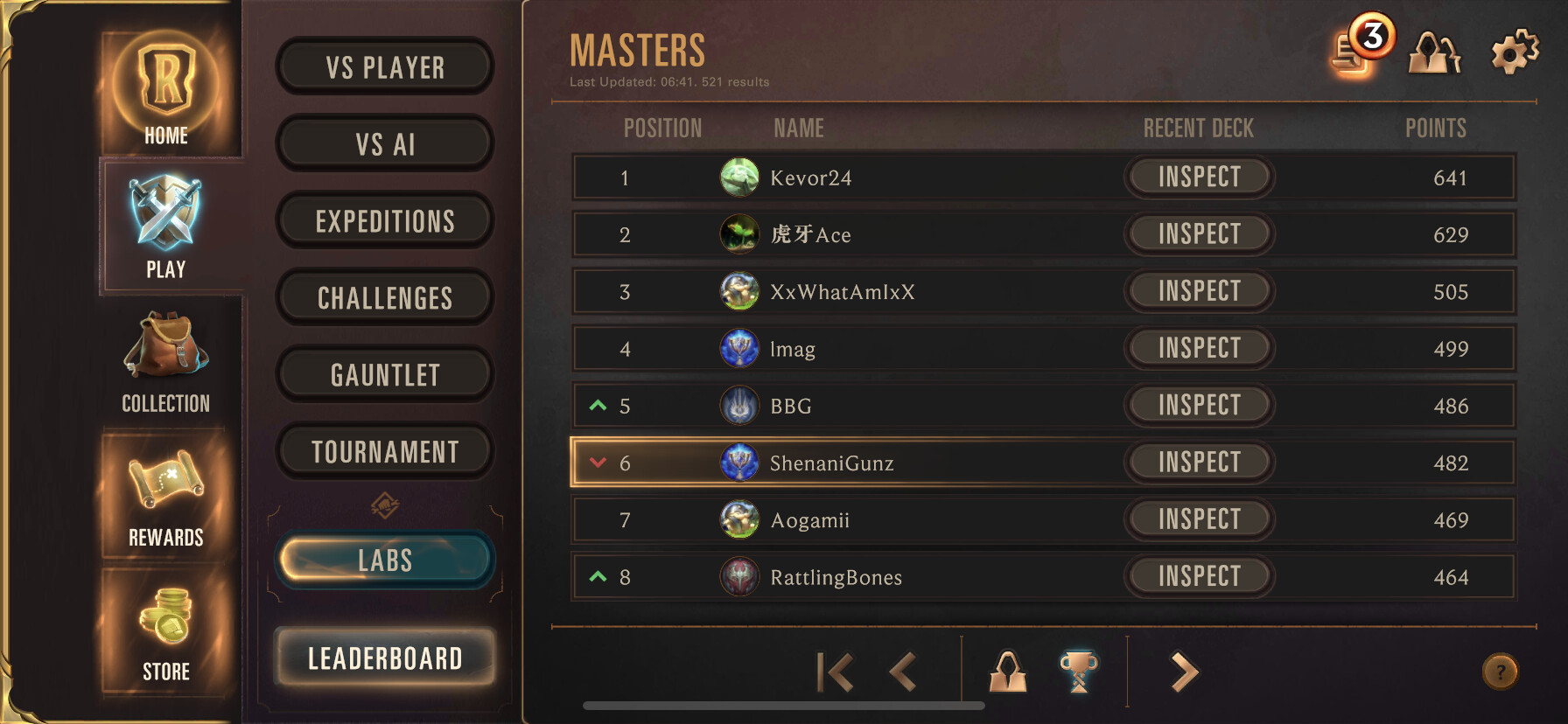
Task: Open the settings gear icon
Action: (x=1515, y=52)
